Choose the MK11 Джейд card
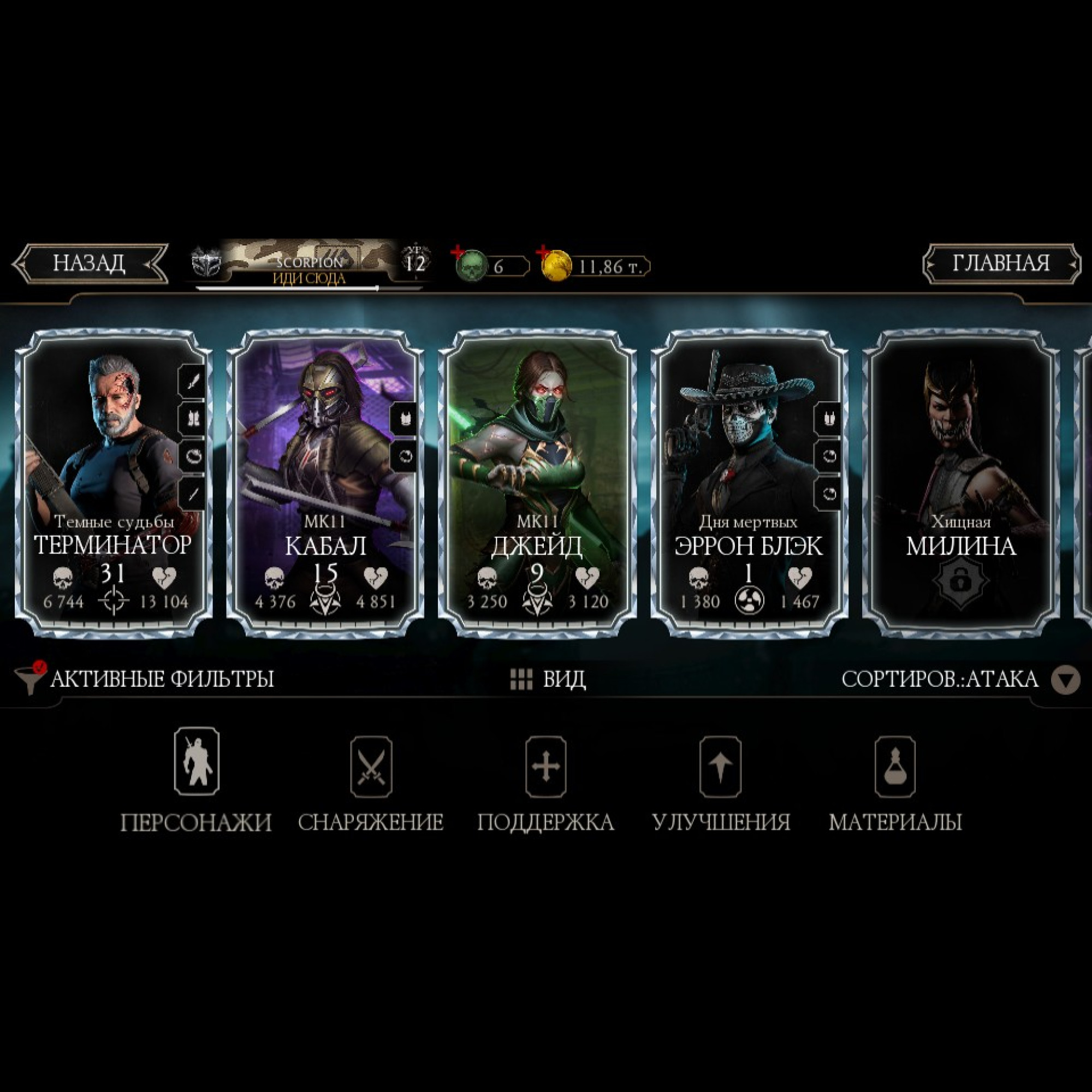The image size is (1092, 1092). click(x=537, y=483)
